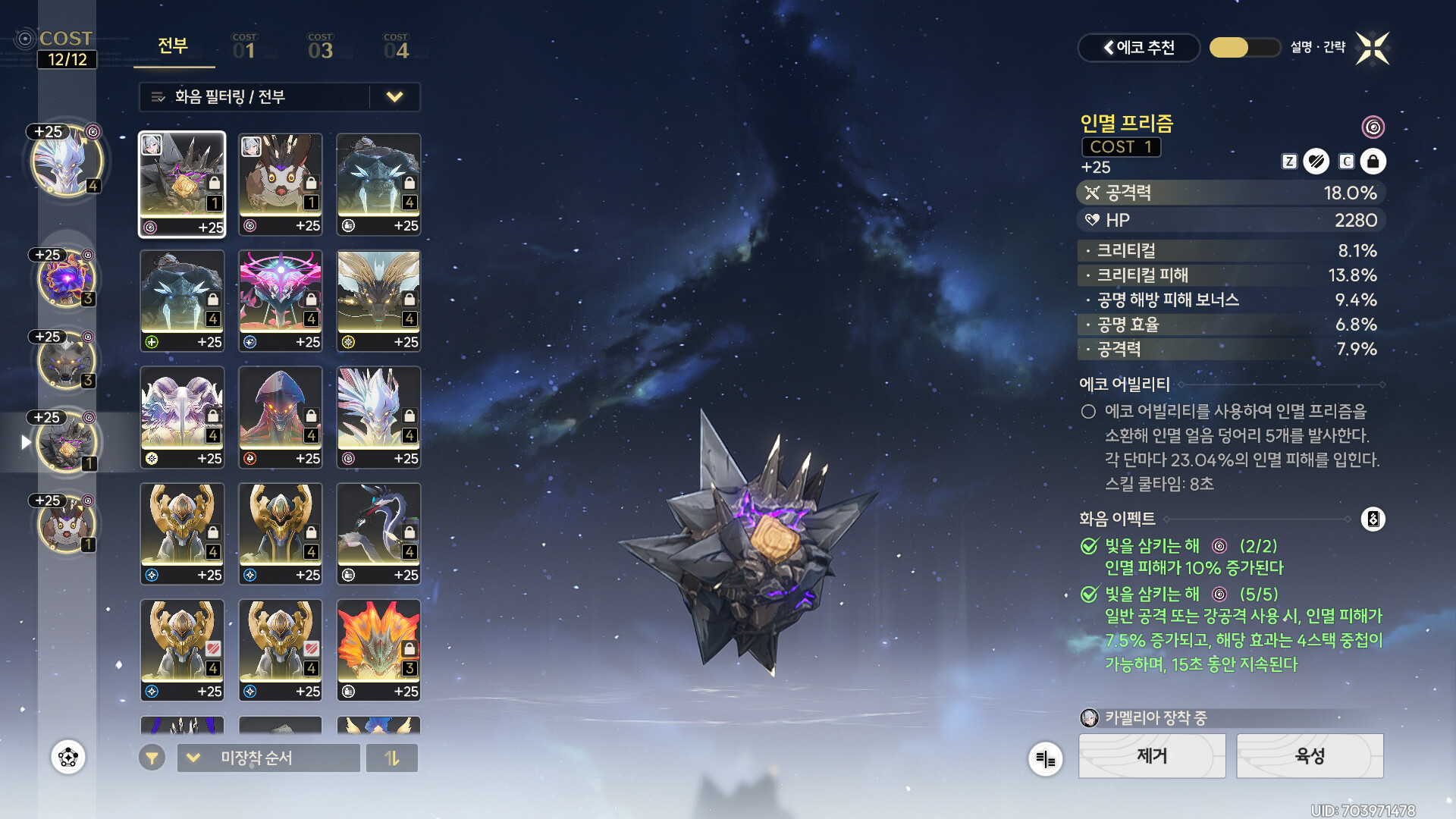The image size is (1456, 819).
Task: Toggle the 설명 · 간략 description switch
Action: (1244, 48)
